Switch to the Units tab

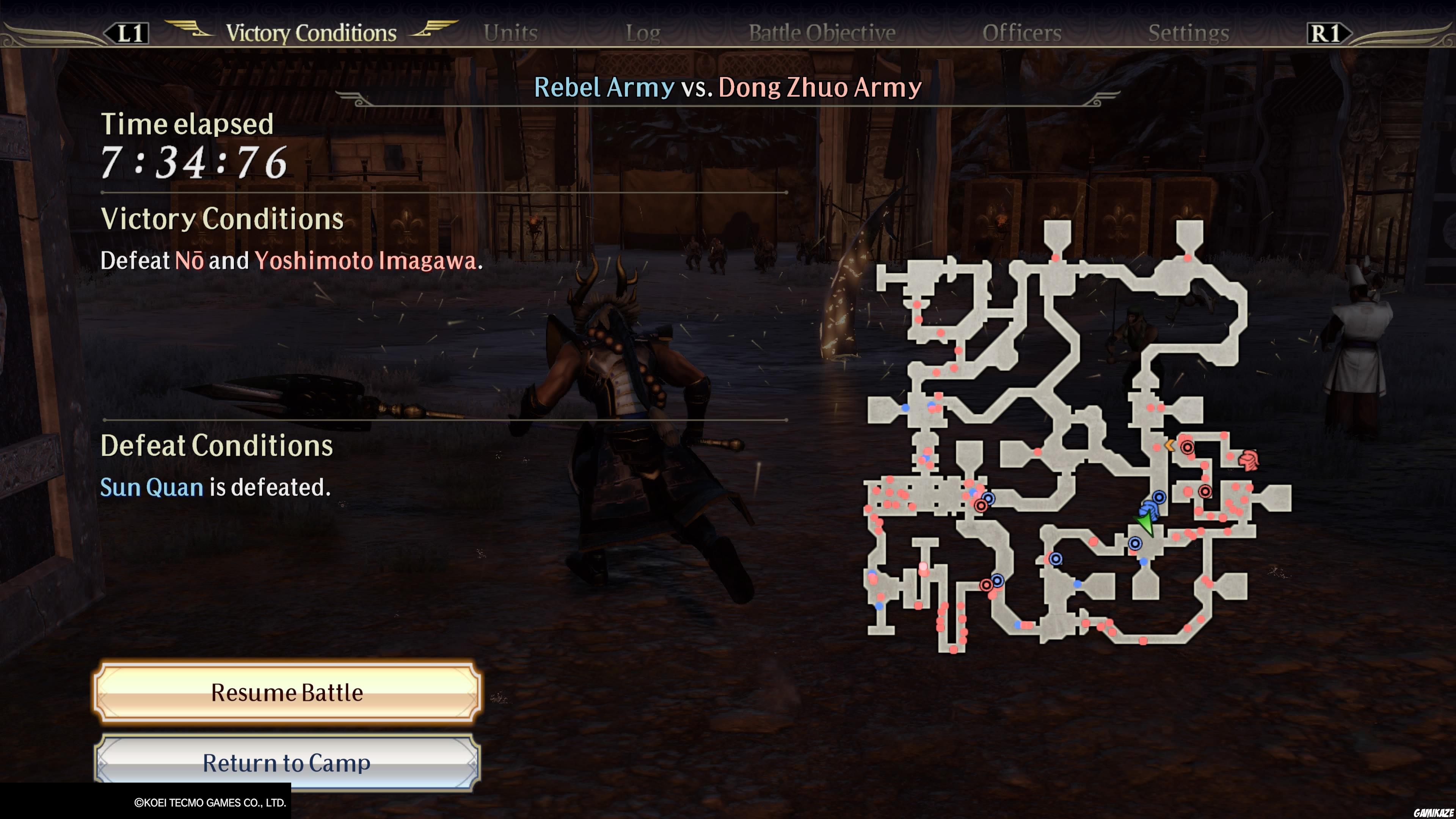click(510, 32)
